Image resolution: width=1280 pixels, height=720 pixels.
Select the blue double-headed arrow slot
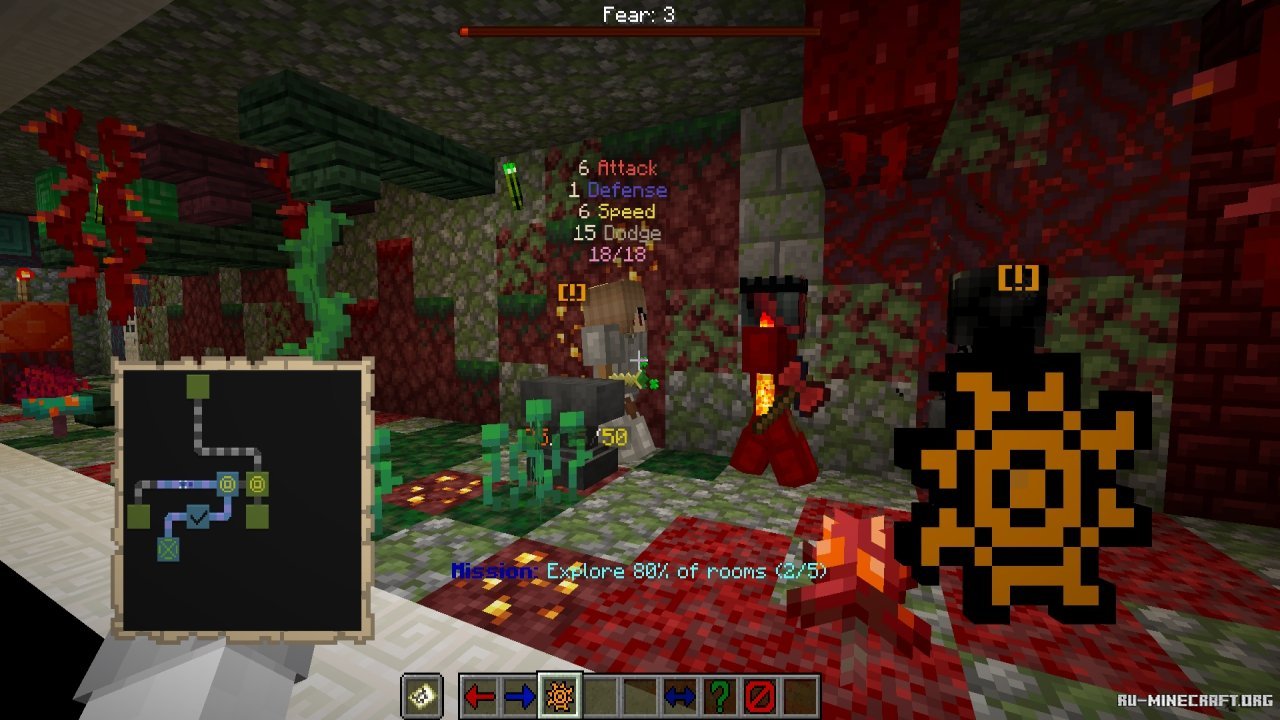(680, 696)
